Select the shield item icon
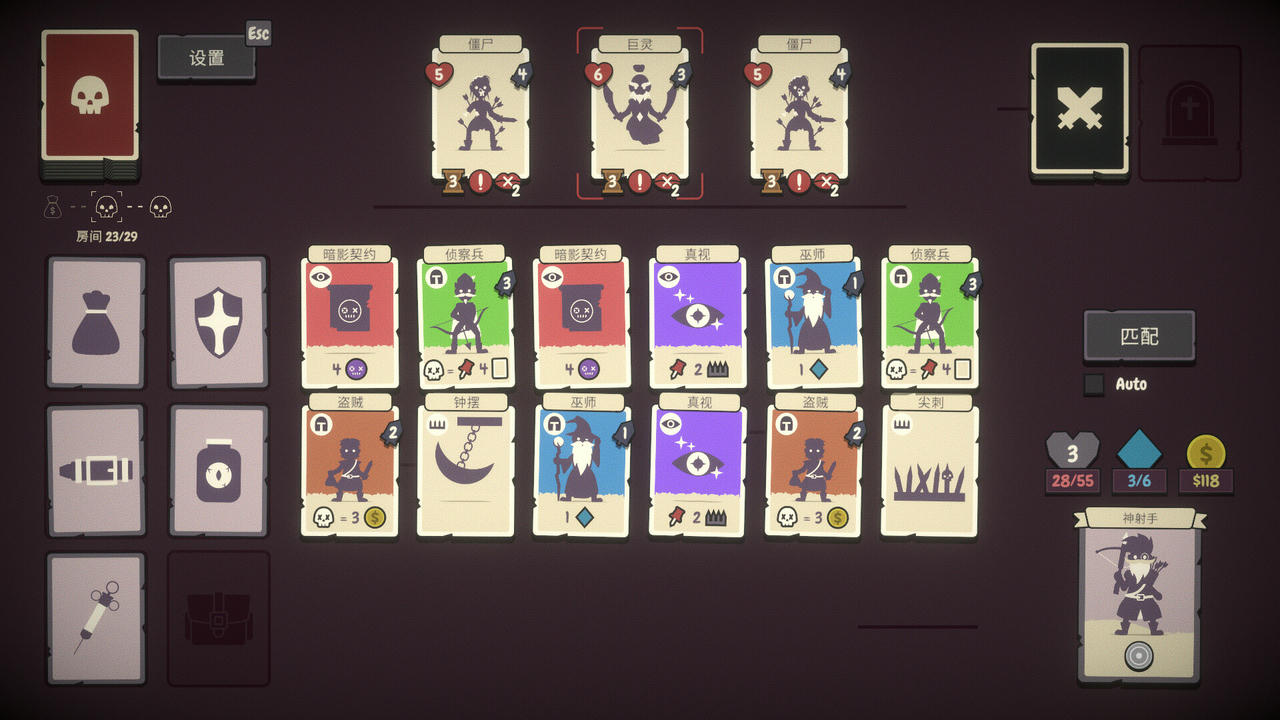The width and height of the screenshot is (1280, 720). pos(218,318)
